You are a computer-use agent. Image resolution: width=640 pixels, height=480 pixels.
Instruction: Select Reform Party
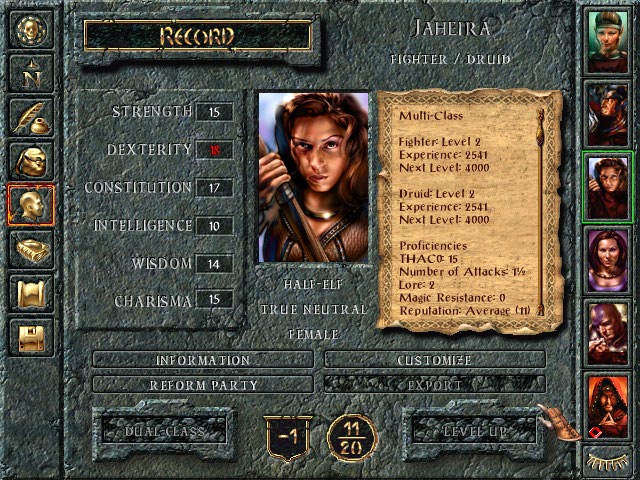coord(203,384)
